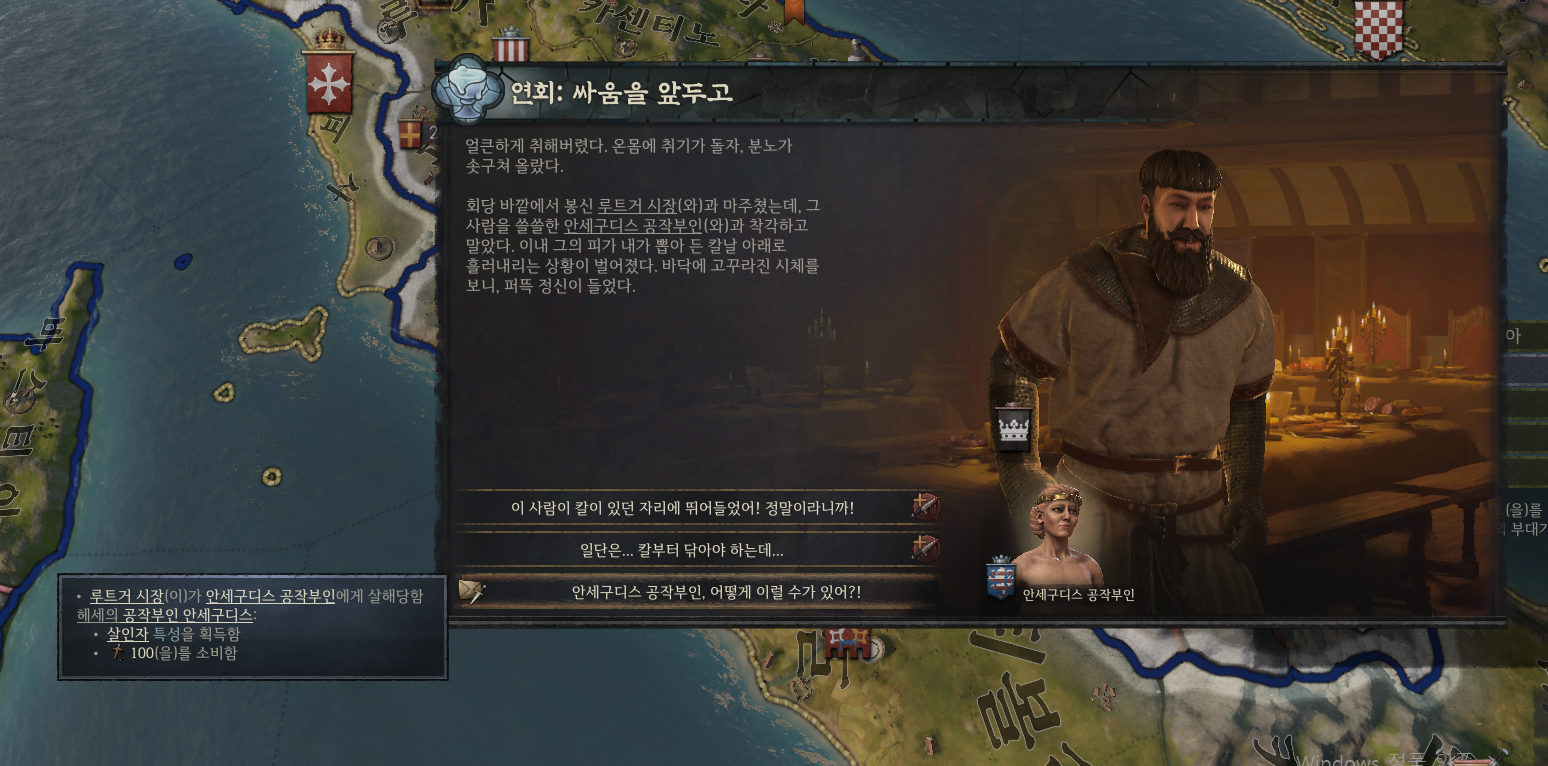Click the white crown icon beside the bearded character

click(1014, 430)
